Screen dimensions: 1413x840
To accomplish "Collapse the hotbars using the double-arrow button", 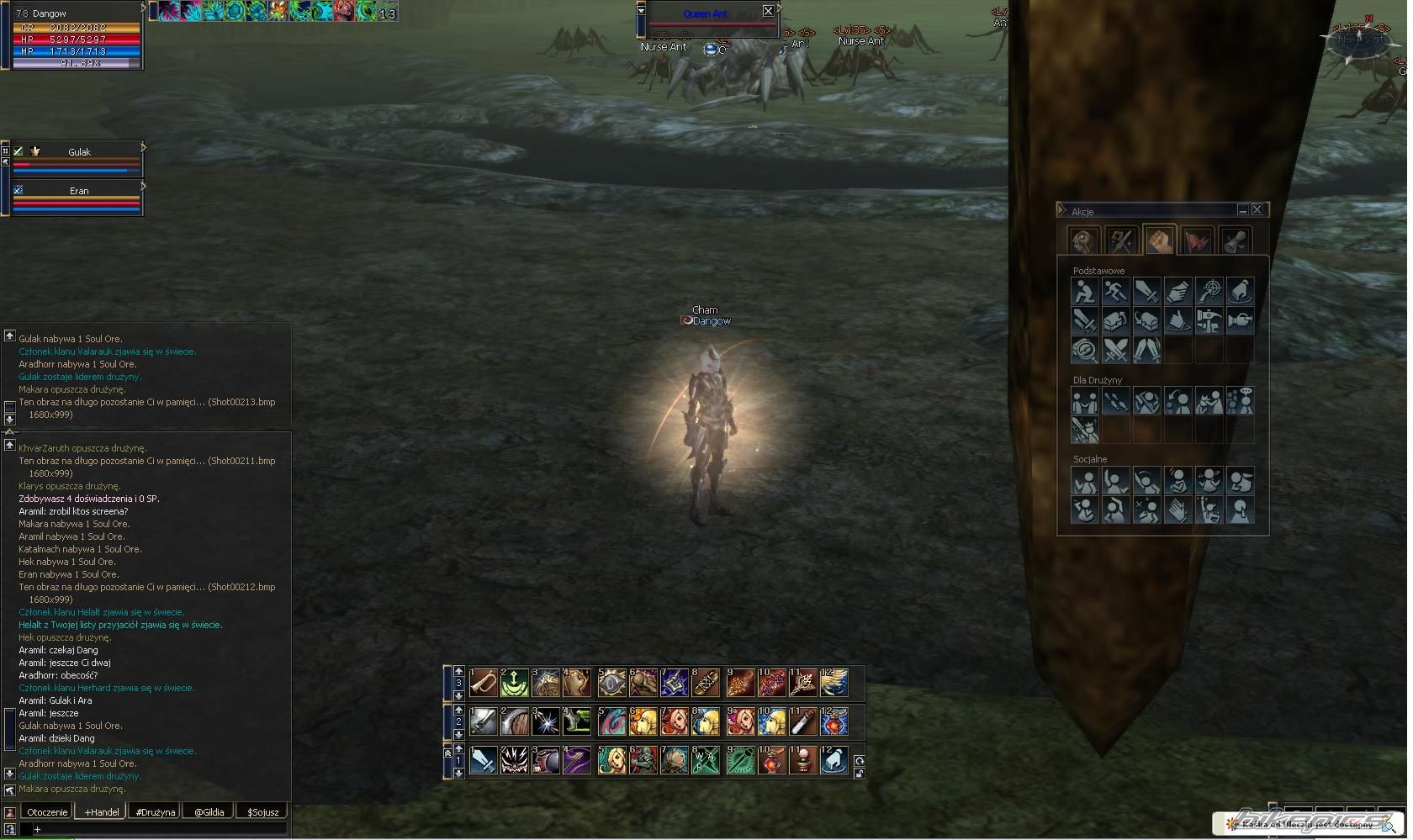I will pos(448,754).
